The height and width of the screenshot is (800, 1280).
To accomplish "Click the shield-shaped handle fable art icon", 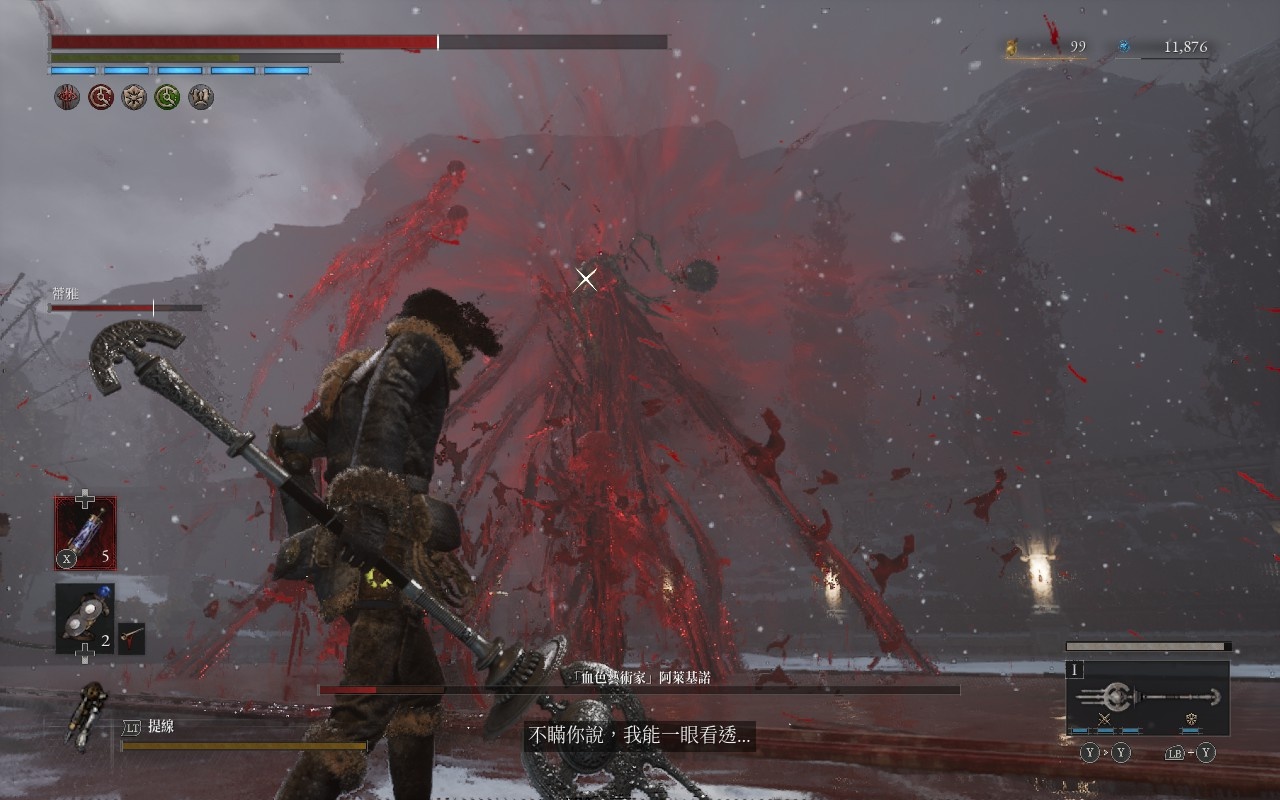I will pyautogui.click(x=1192, y=719).
